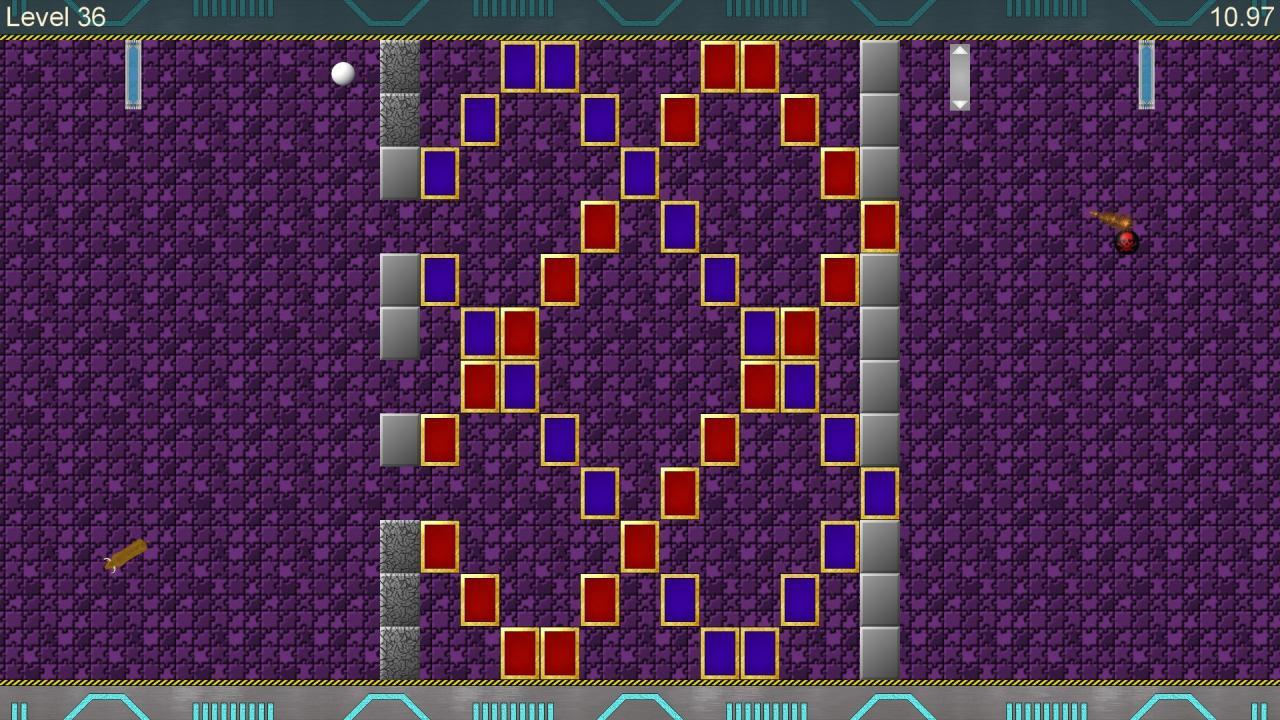Click the down arrow on the gray scroller

click(960, 103)
